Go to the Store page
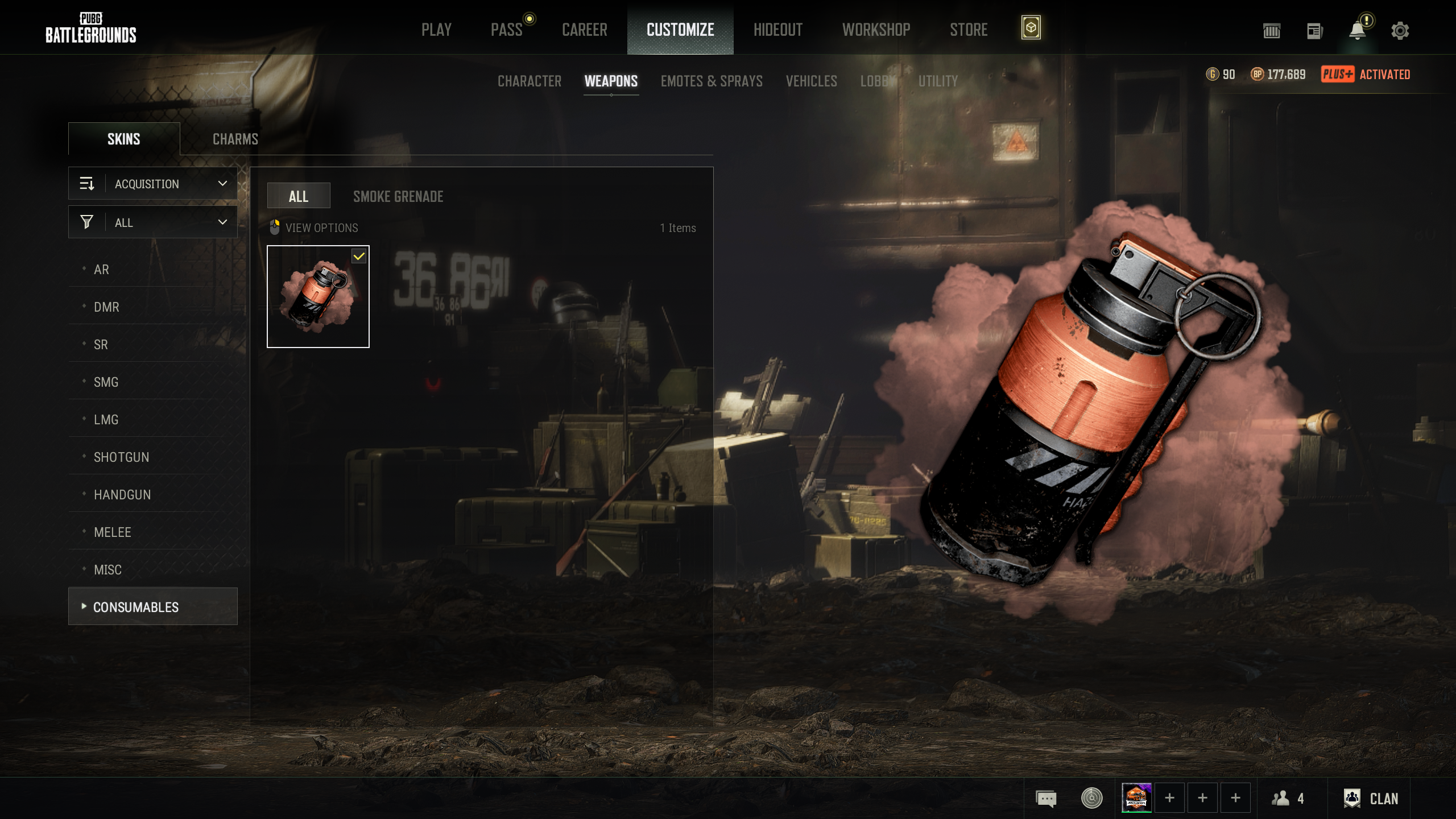The width and height of the screenshot is (1456, 819). (x=968, y=30)
